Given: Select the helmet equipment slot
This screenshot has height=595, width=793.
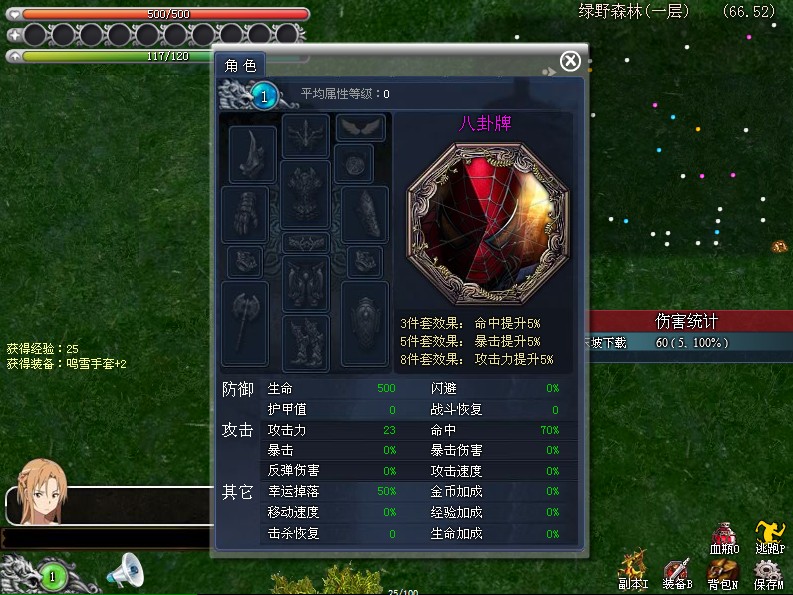Looking at the screenshot, I should [x=306, y=135].
